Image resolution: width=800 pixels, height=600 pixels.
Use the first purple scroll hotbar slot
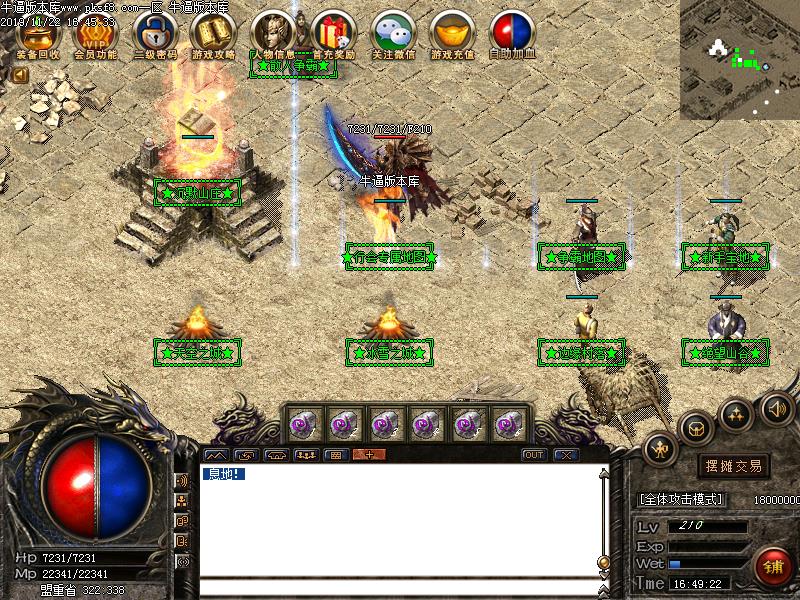pos(303,424)
